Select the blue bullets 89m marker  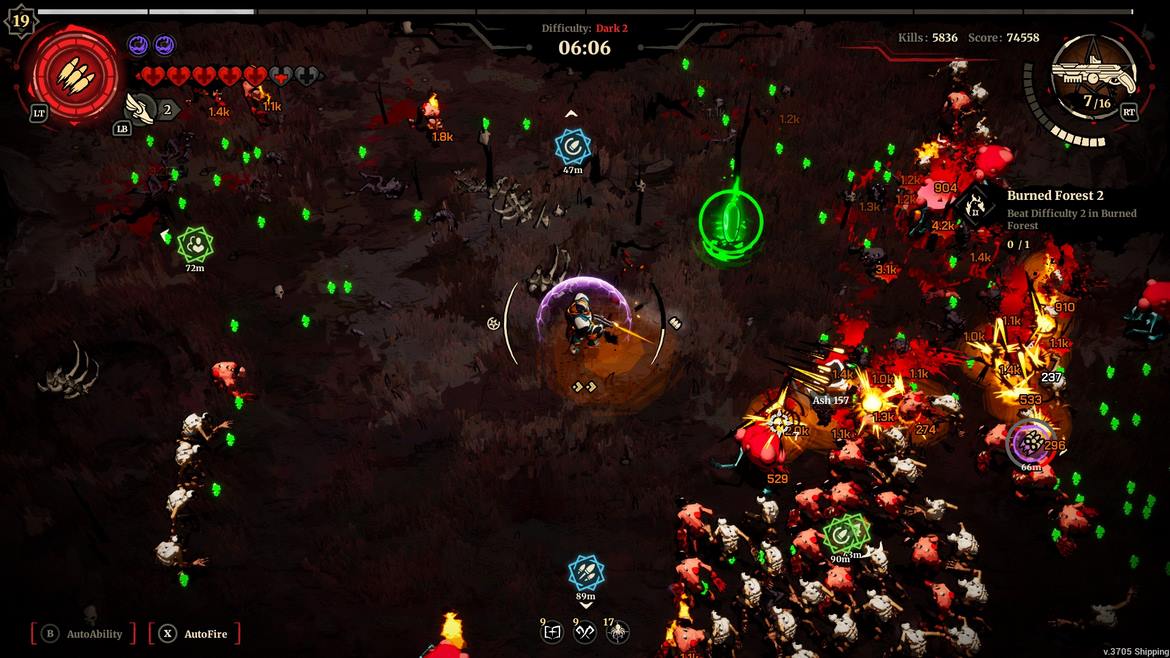coord(586,573)
